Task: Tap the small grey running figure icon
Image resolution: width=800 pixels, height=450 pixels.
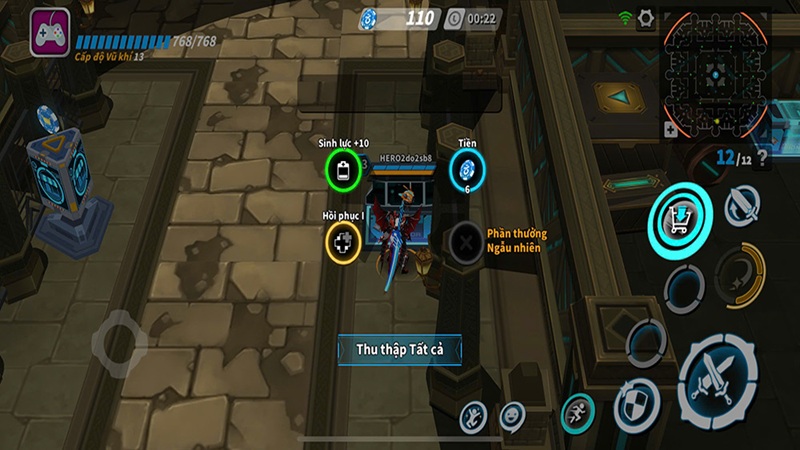Action: point(474,415)
